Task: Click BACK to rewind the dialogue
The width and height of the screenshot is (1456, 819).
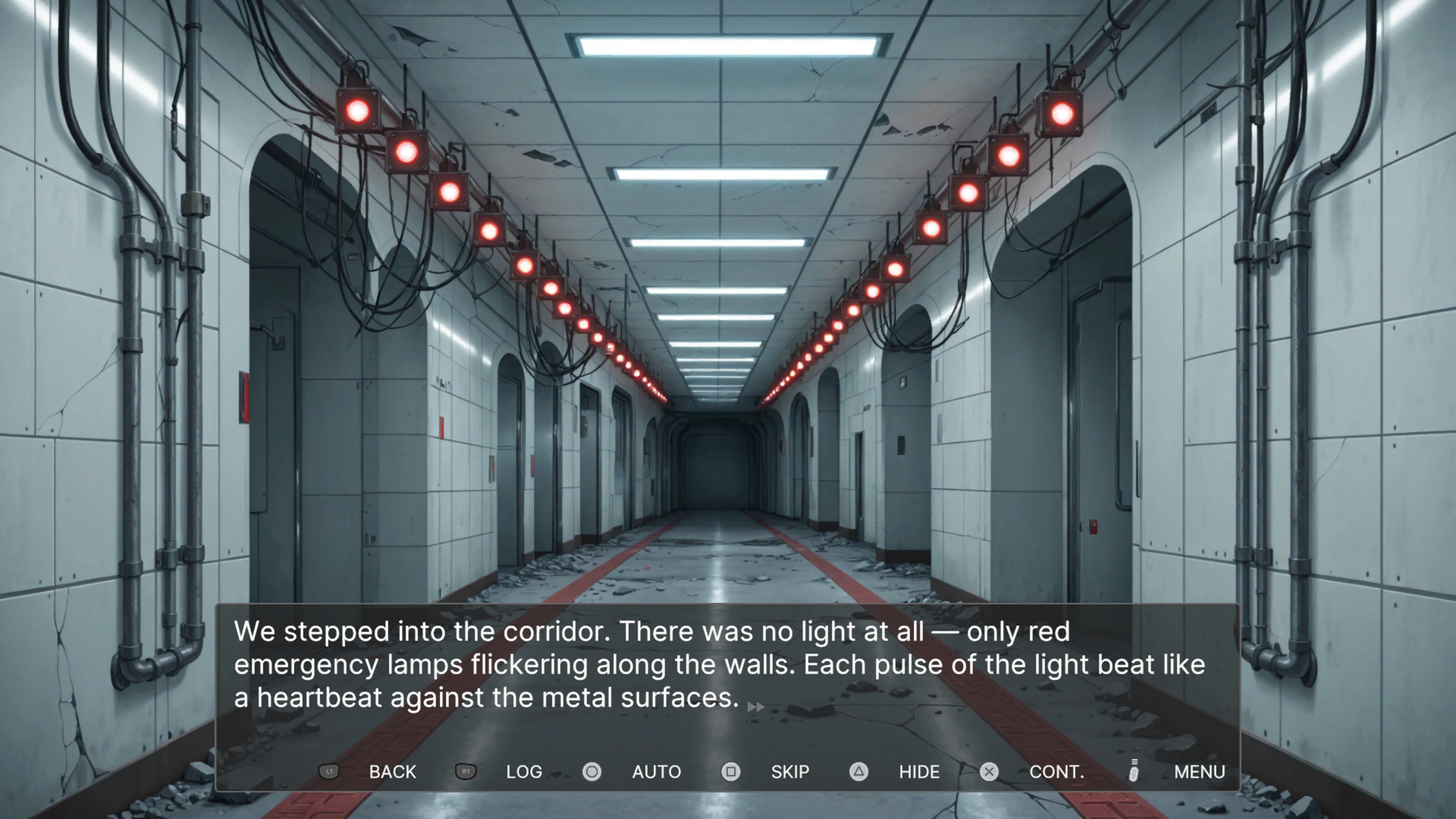Action: 392,772
